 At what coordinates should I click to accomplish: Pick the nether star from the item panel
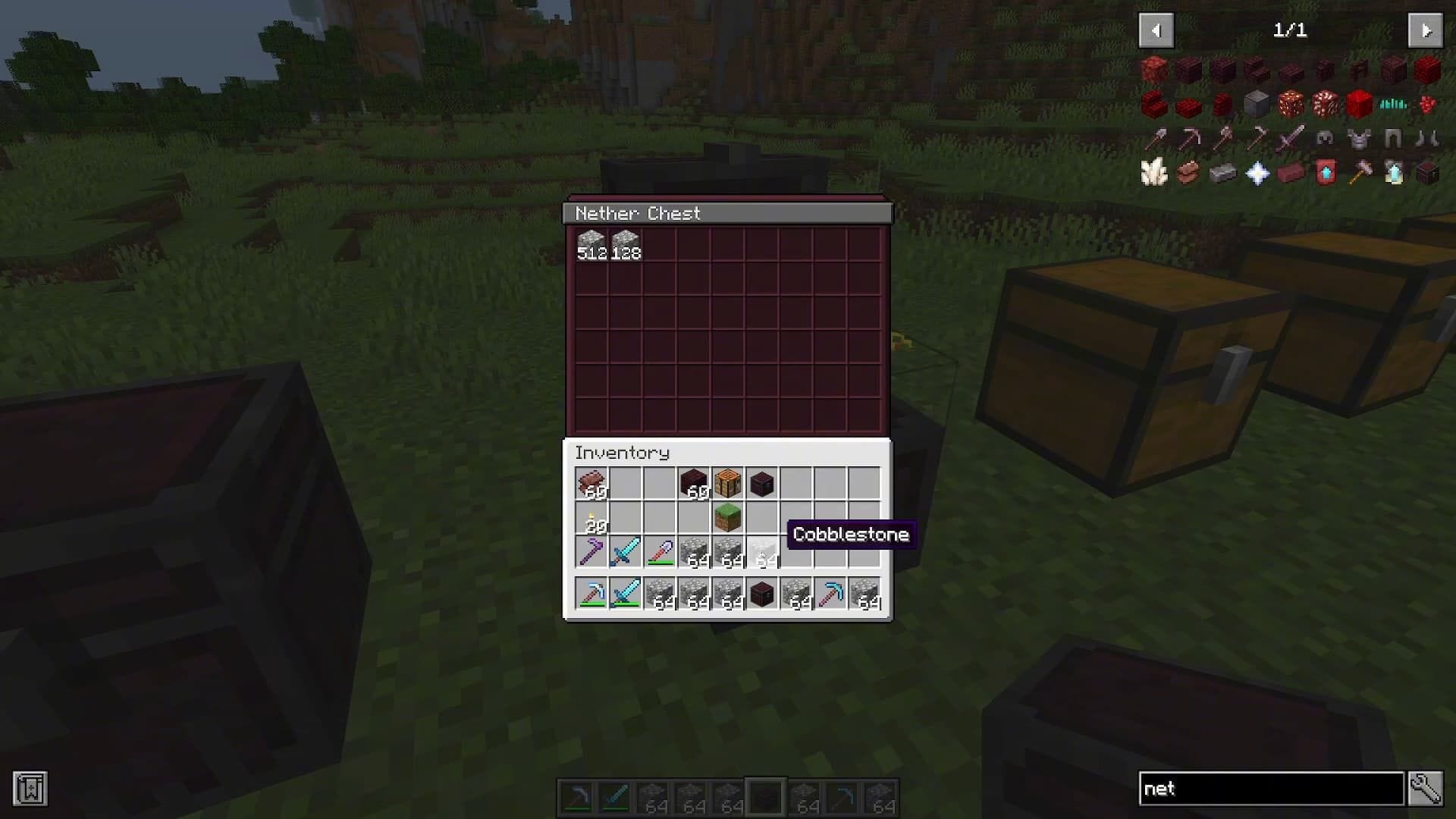(1257, 174)
